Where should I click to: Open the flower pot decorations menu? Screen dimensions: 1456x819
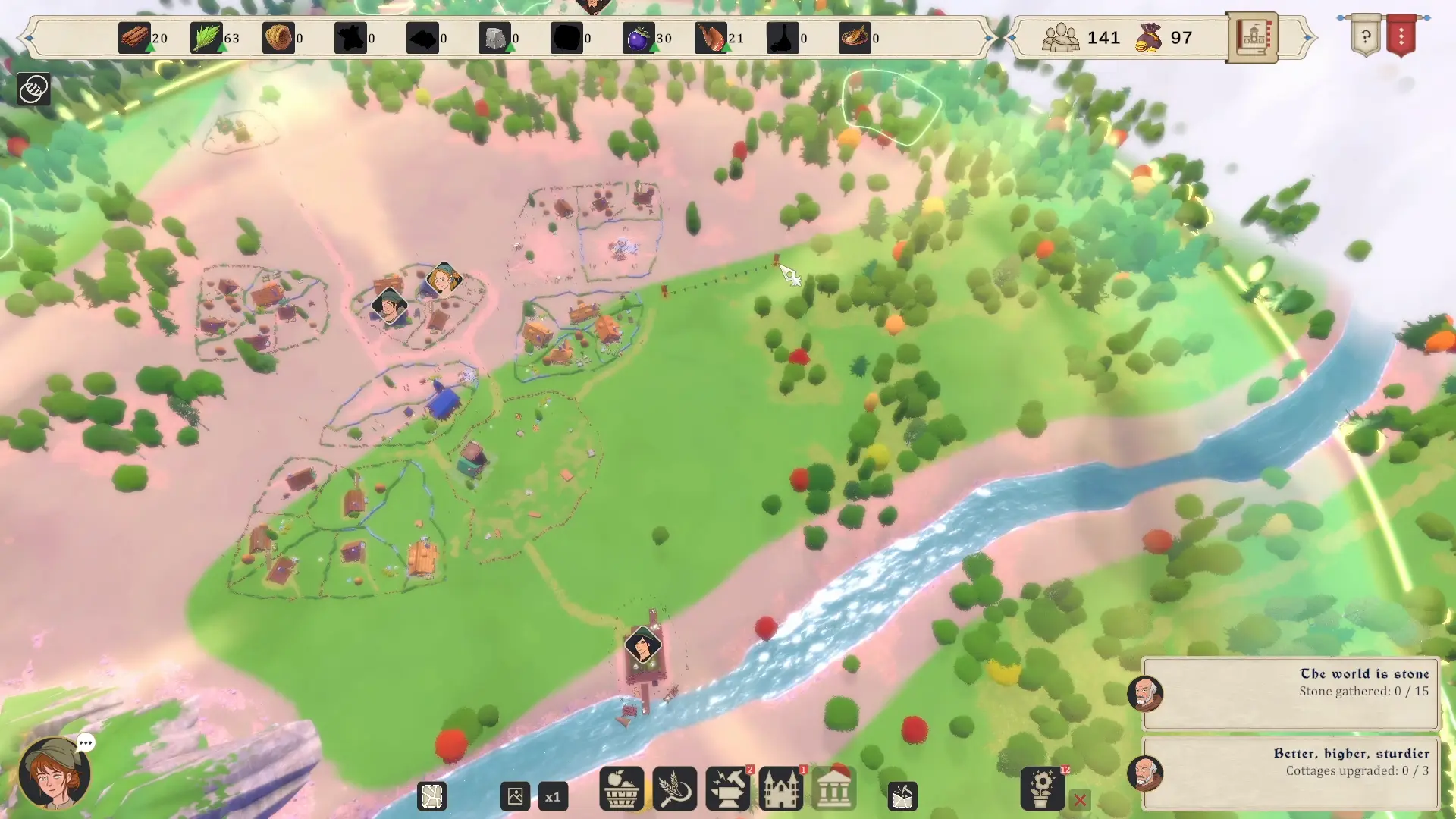[1043, 789]
